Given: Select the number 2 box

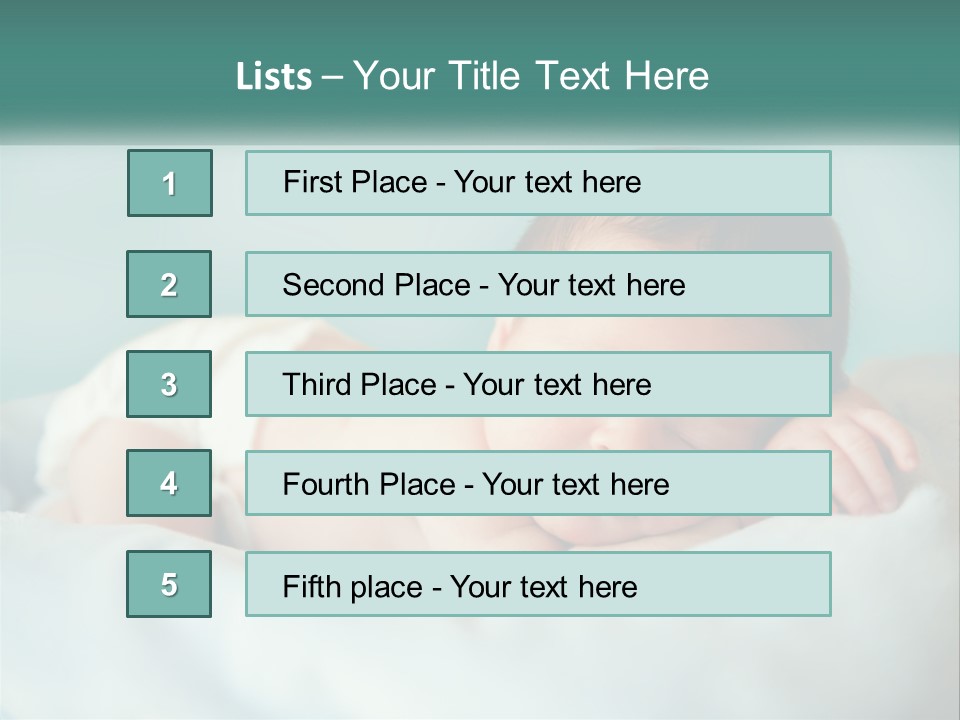Looking at the screenshot, I should pos(170,284).
